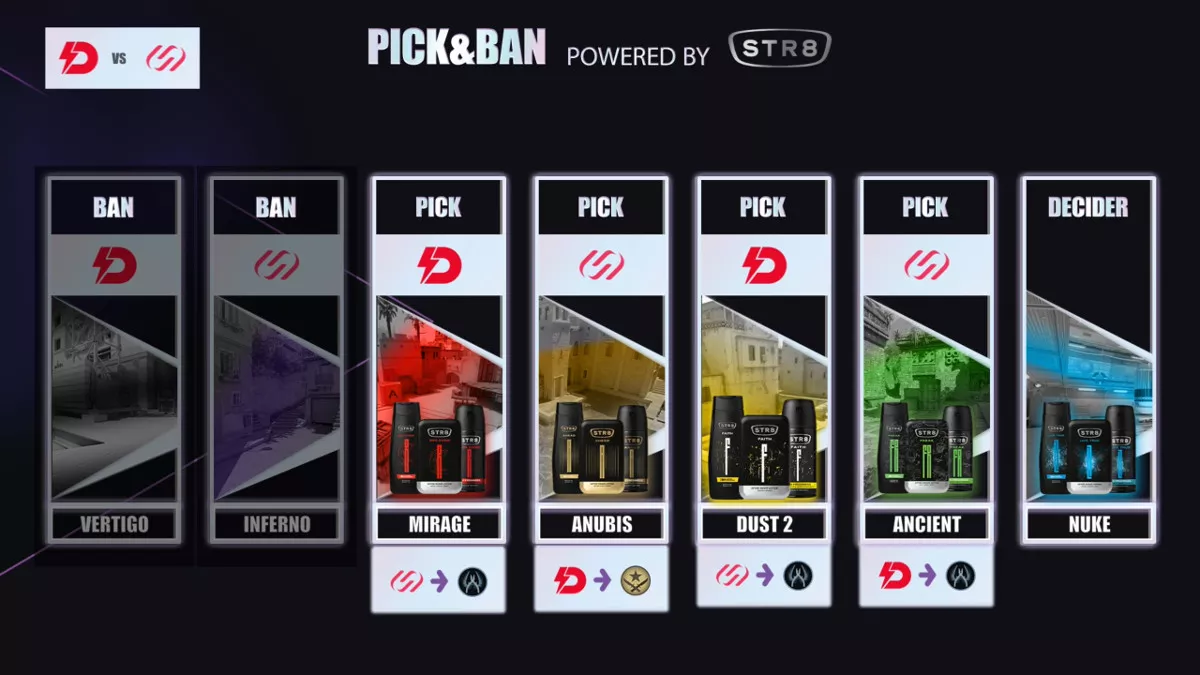This screenshot has width=1200, height=675.
Task: Choose the Mirage pick card
Action: [438, 360]
